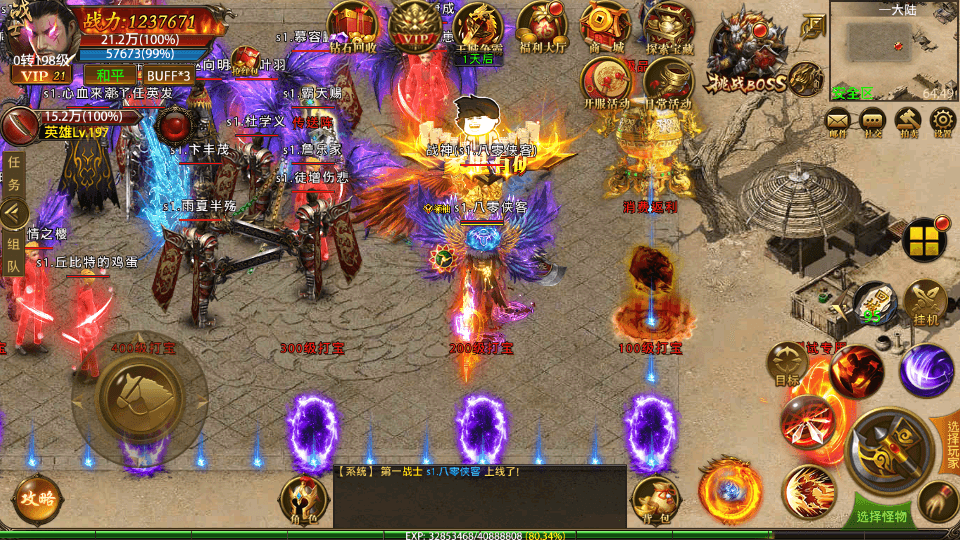Open the mail envelope button

pos(838,122)
